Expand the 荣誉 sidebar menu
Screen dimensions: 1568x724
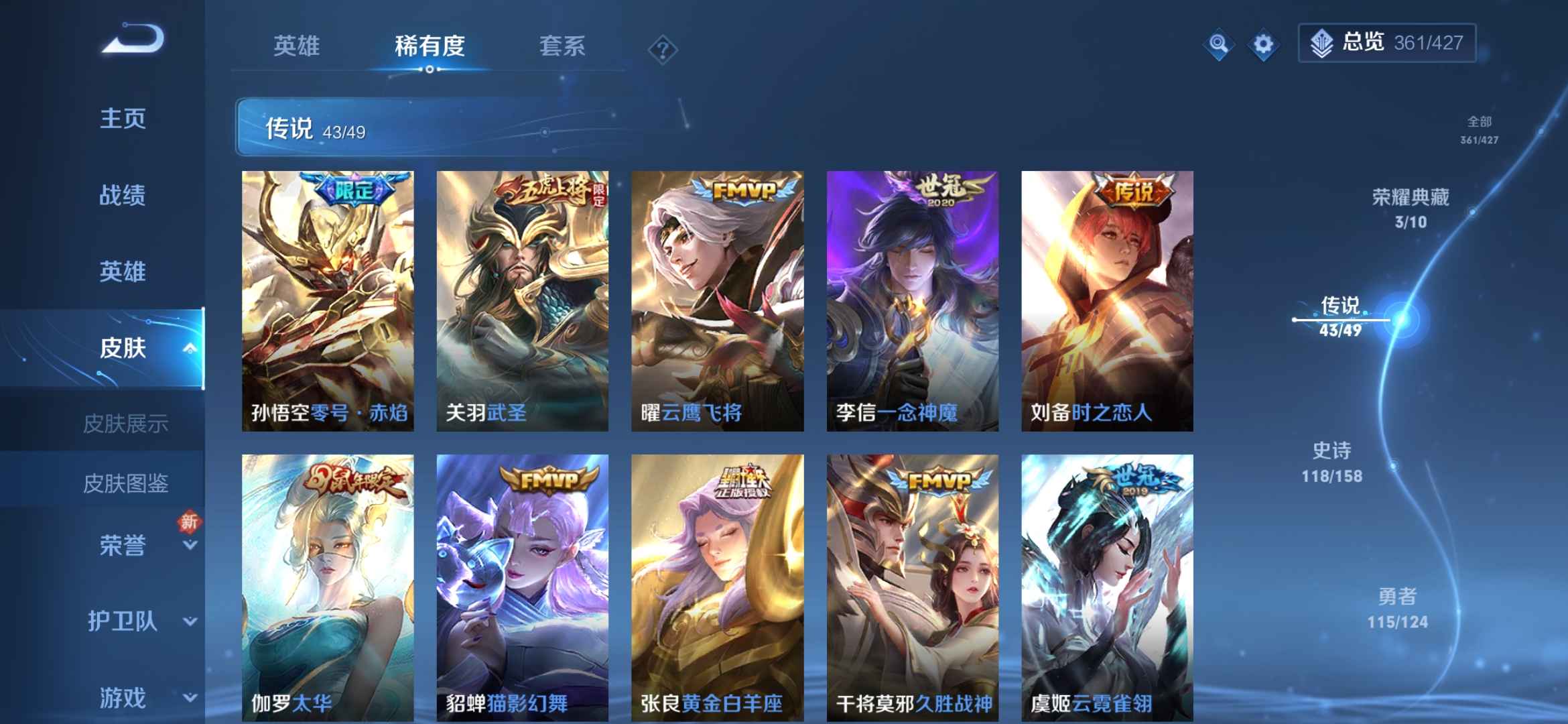click(x=123, y=545)
